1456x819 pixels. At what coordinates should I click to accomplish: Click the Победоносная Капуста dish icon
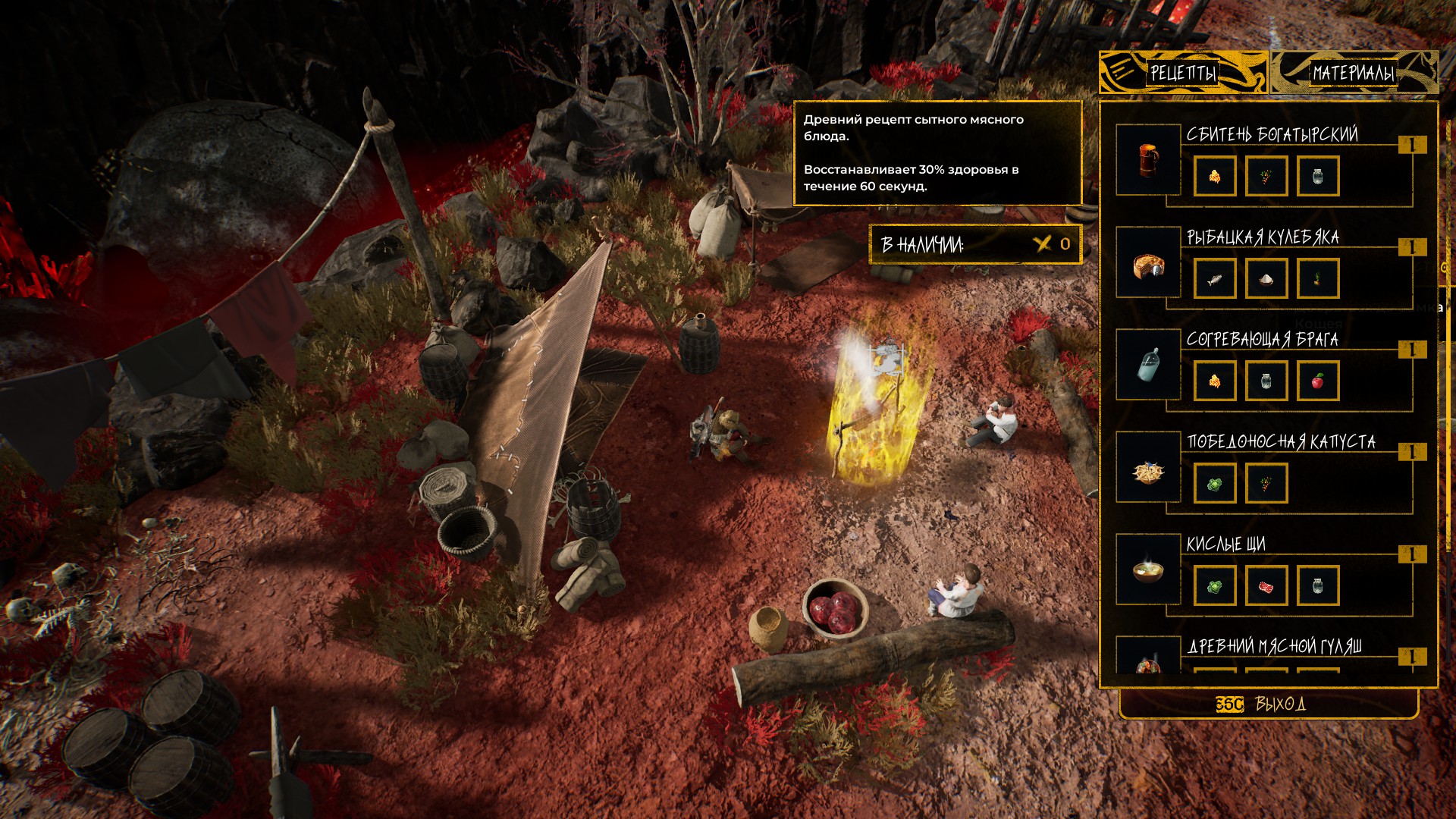pos(1148,467)
